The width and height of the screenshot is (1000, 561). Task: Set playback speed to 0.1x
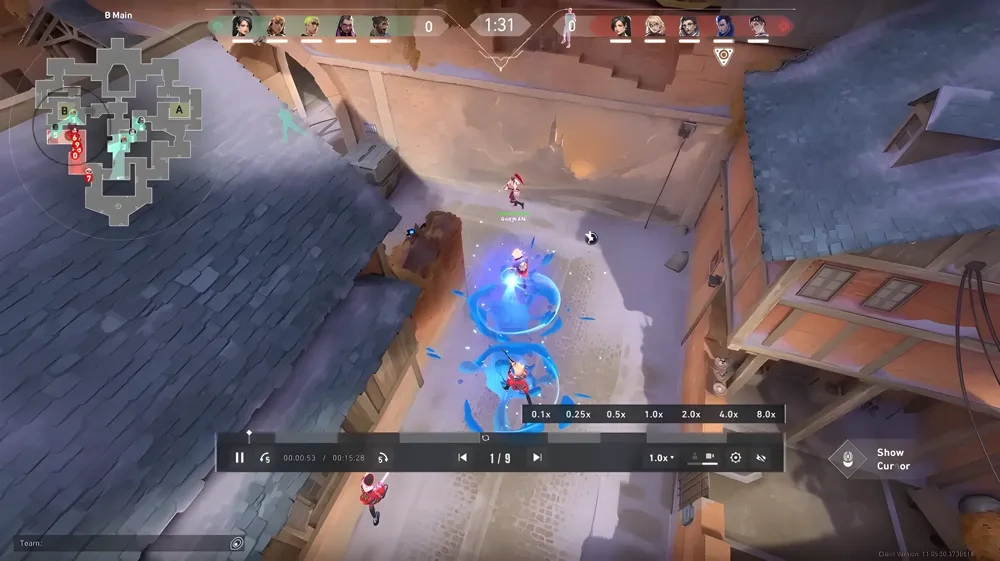(541, 414)
